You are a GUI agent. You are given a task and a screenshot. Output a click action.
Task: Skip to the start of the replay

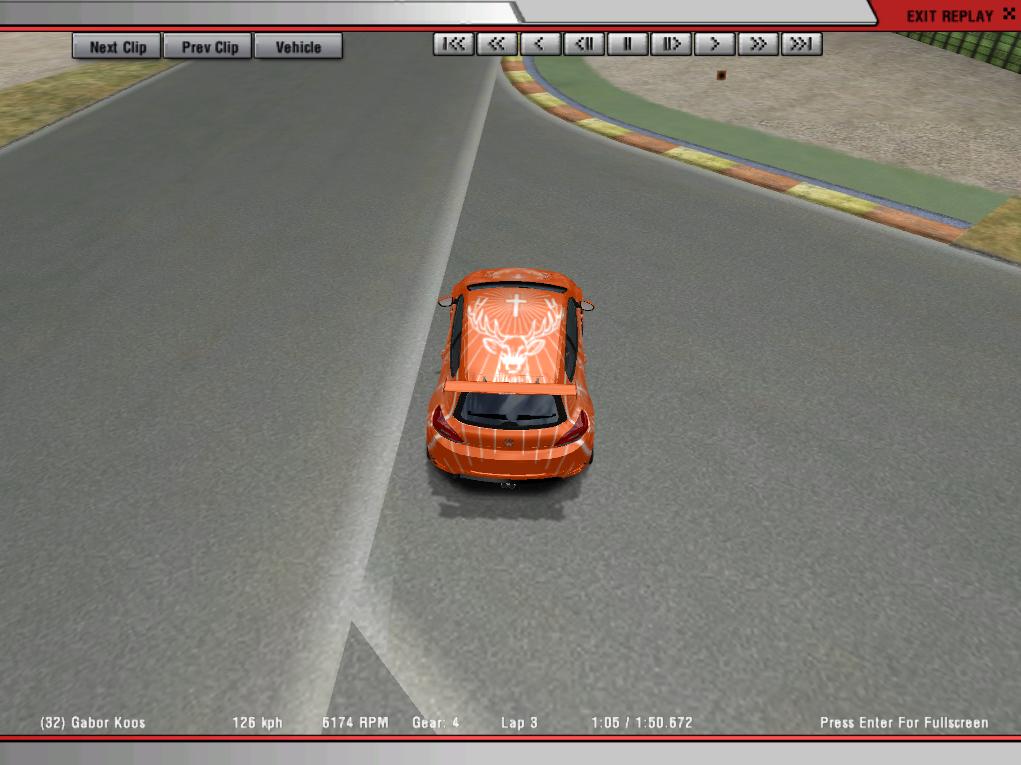[x=454, y=44]
